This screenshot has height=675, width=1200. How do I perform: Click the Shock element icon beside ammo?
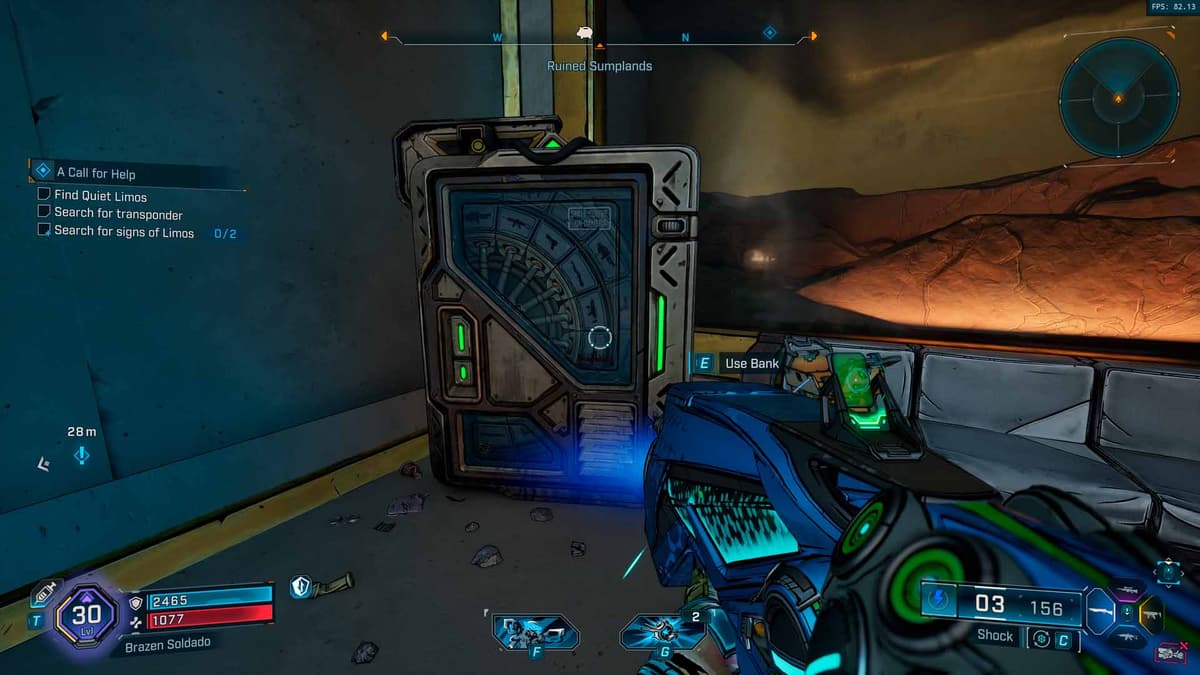click(x=938, y=603)
